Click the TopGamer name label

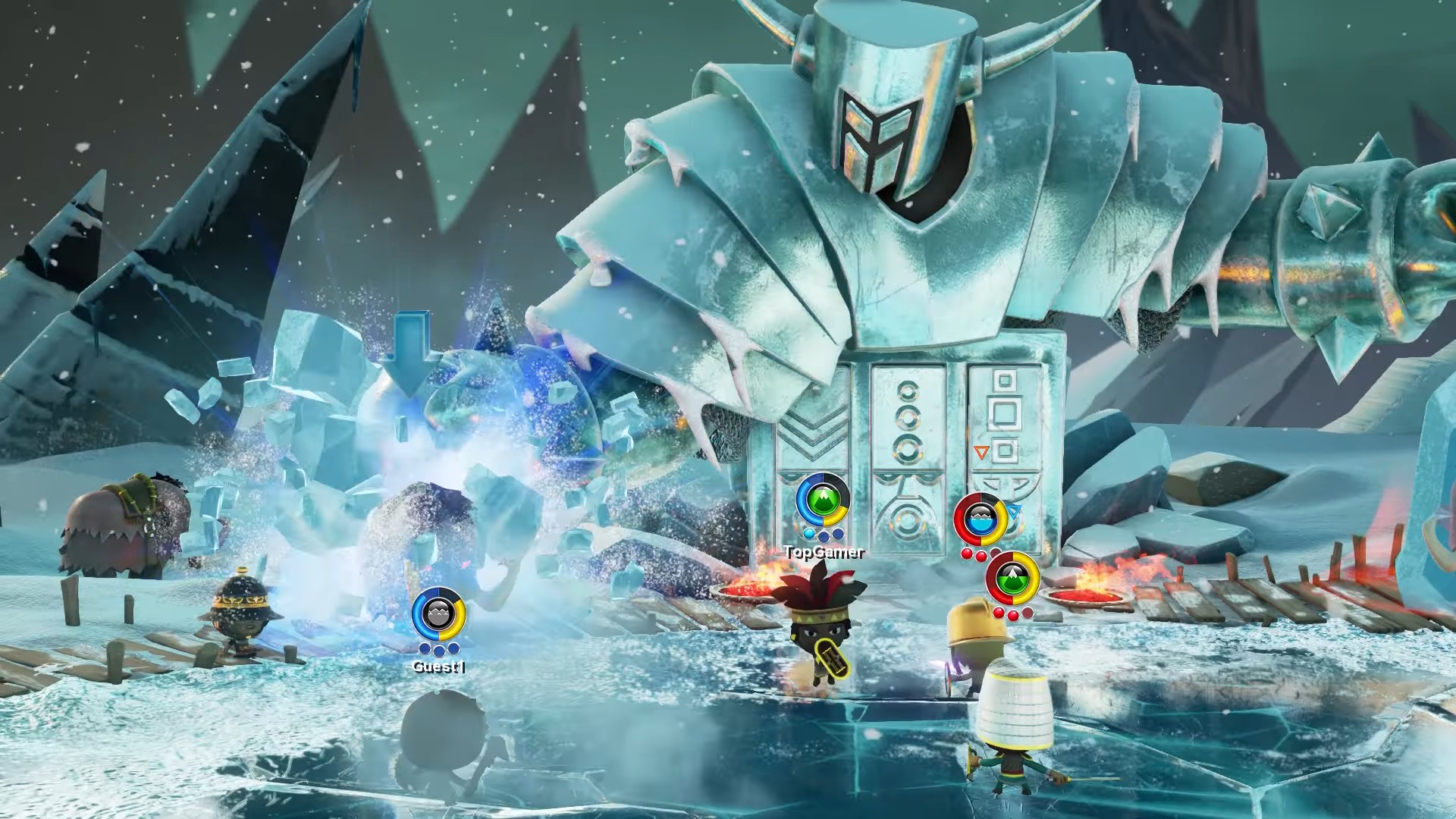[825, 551]
